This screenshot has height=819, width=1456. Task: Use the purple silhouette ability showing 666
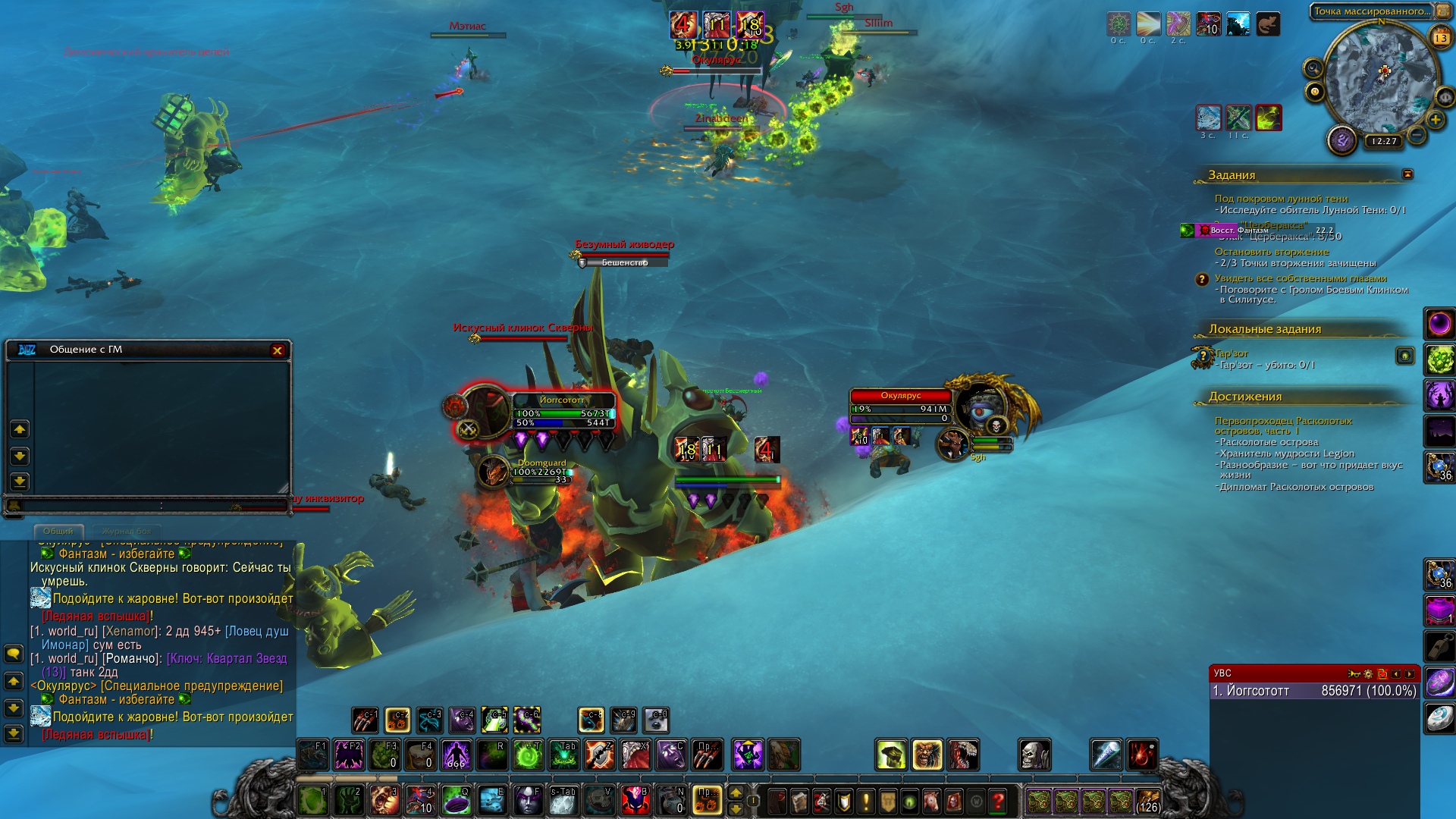point(457,755)
